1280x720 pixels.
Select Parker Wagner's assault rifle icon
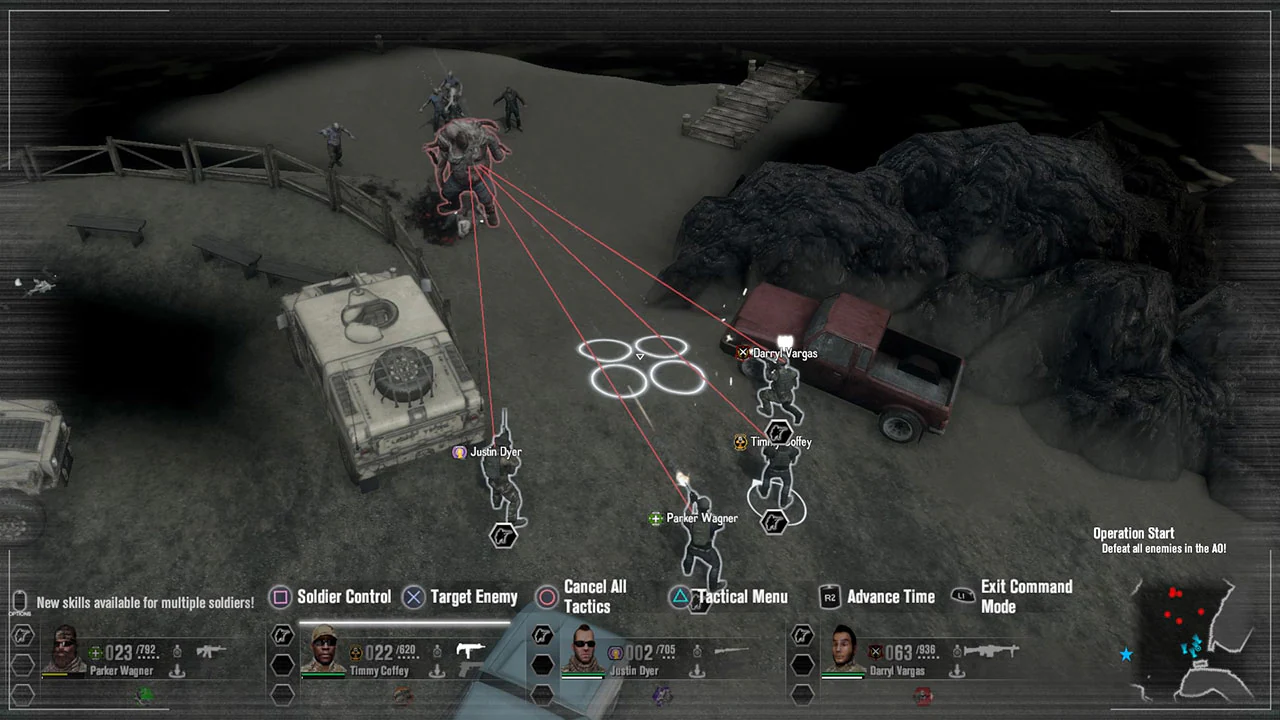(x=211, y=650)
